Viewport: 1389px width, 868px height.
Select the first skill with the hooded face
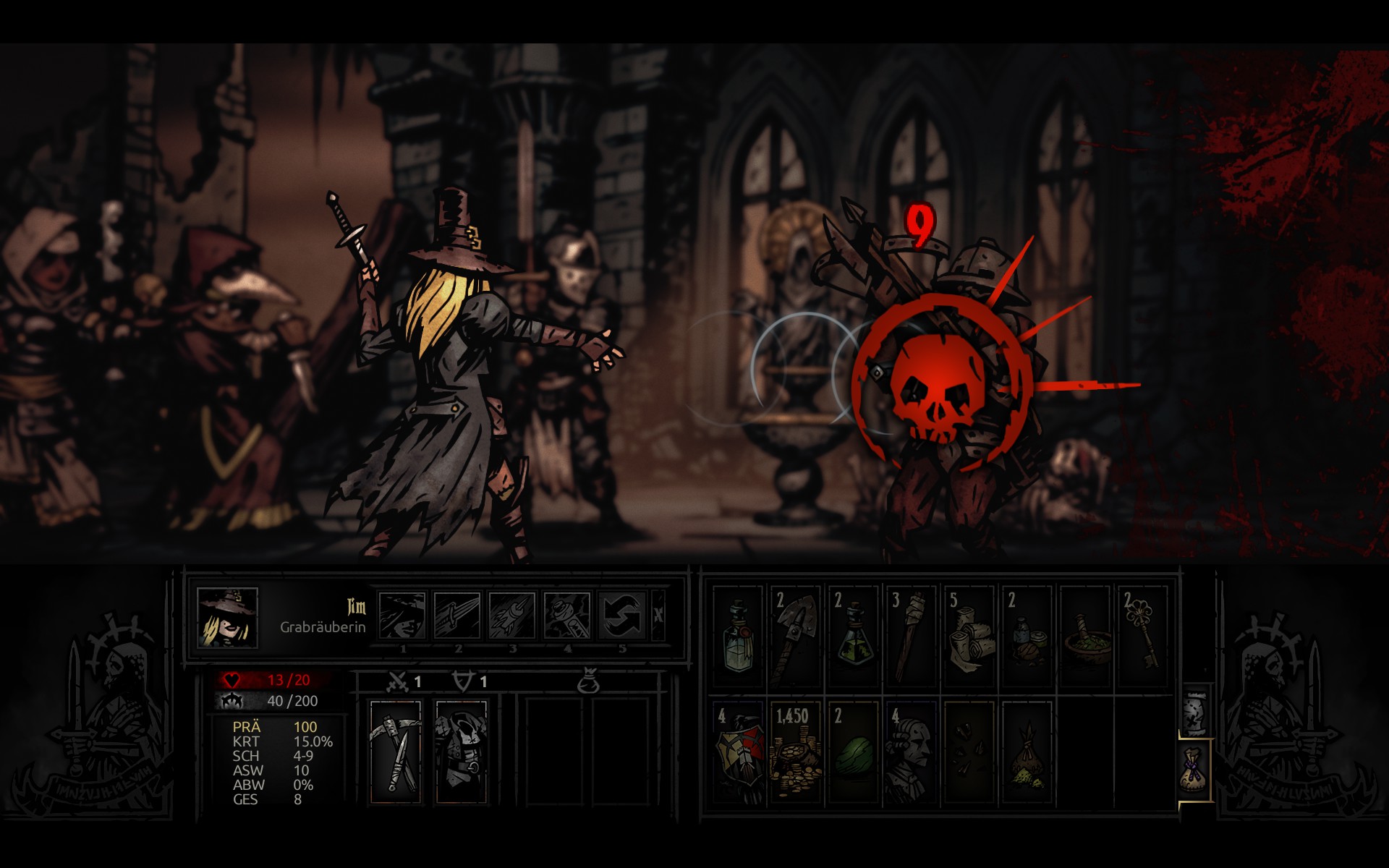click(403, 615)
